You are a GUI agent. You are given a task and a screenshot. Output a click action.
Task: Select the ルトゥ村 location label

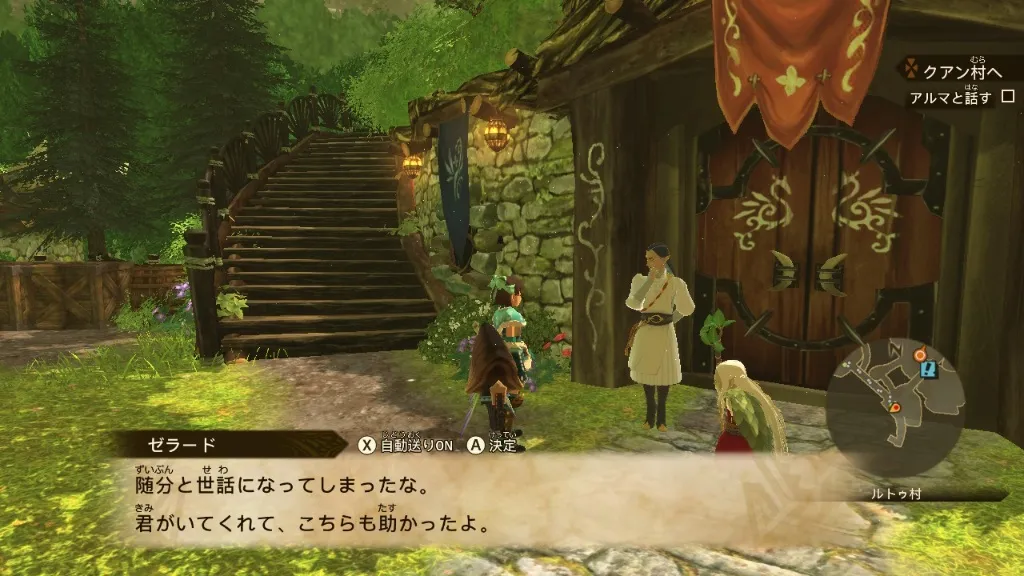[897, 494]
